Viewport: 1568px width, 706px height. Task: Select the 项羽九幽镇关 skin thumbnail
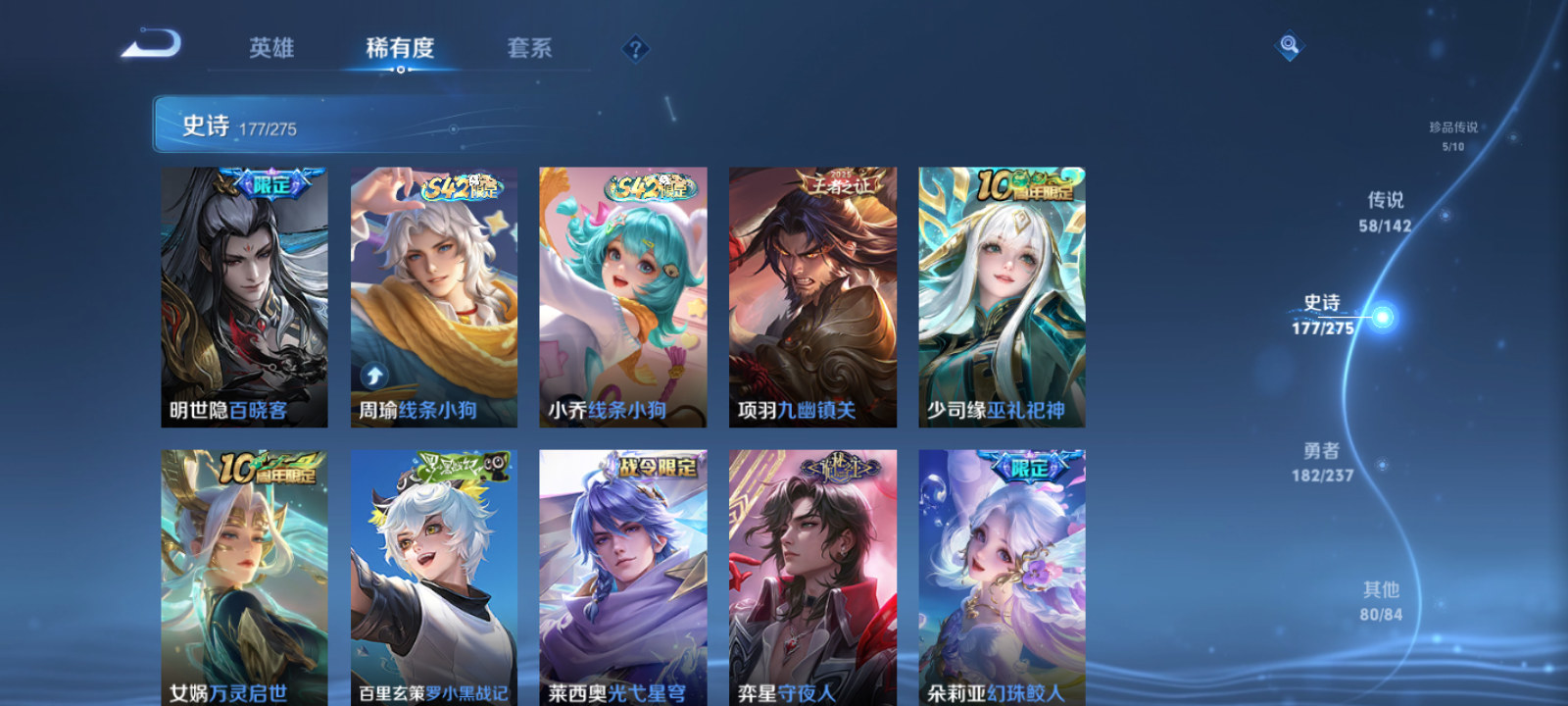click(x=811, y=294)
